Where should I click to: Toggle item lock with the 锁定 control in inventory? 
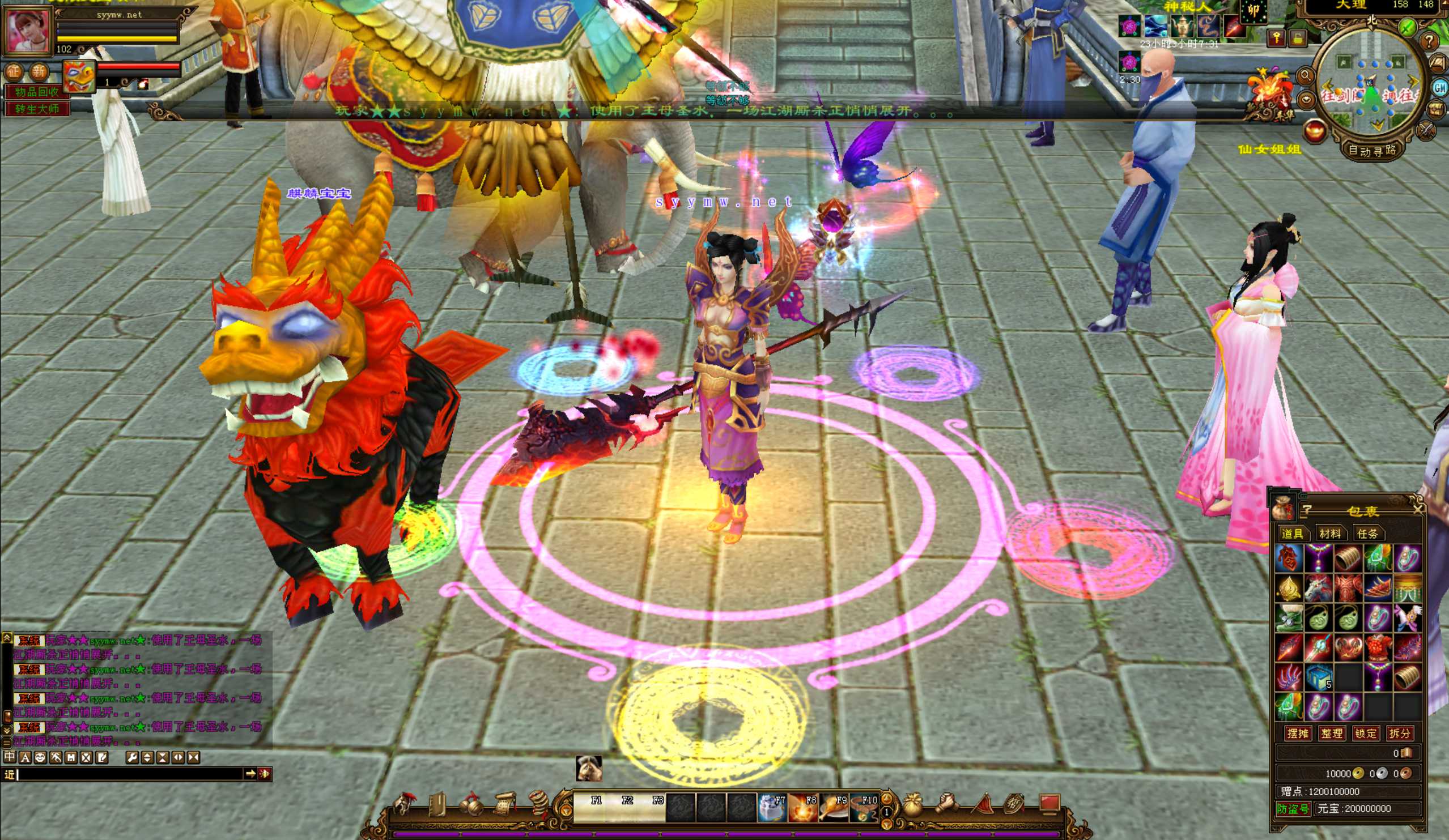coord(1366,734)
